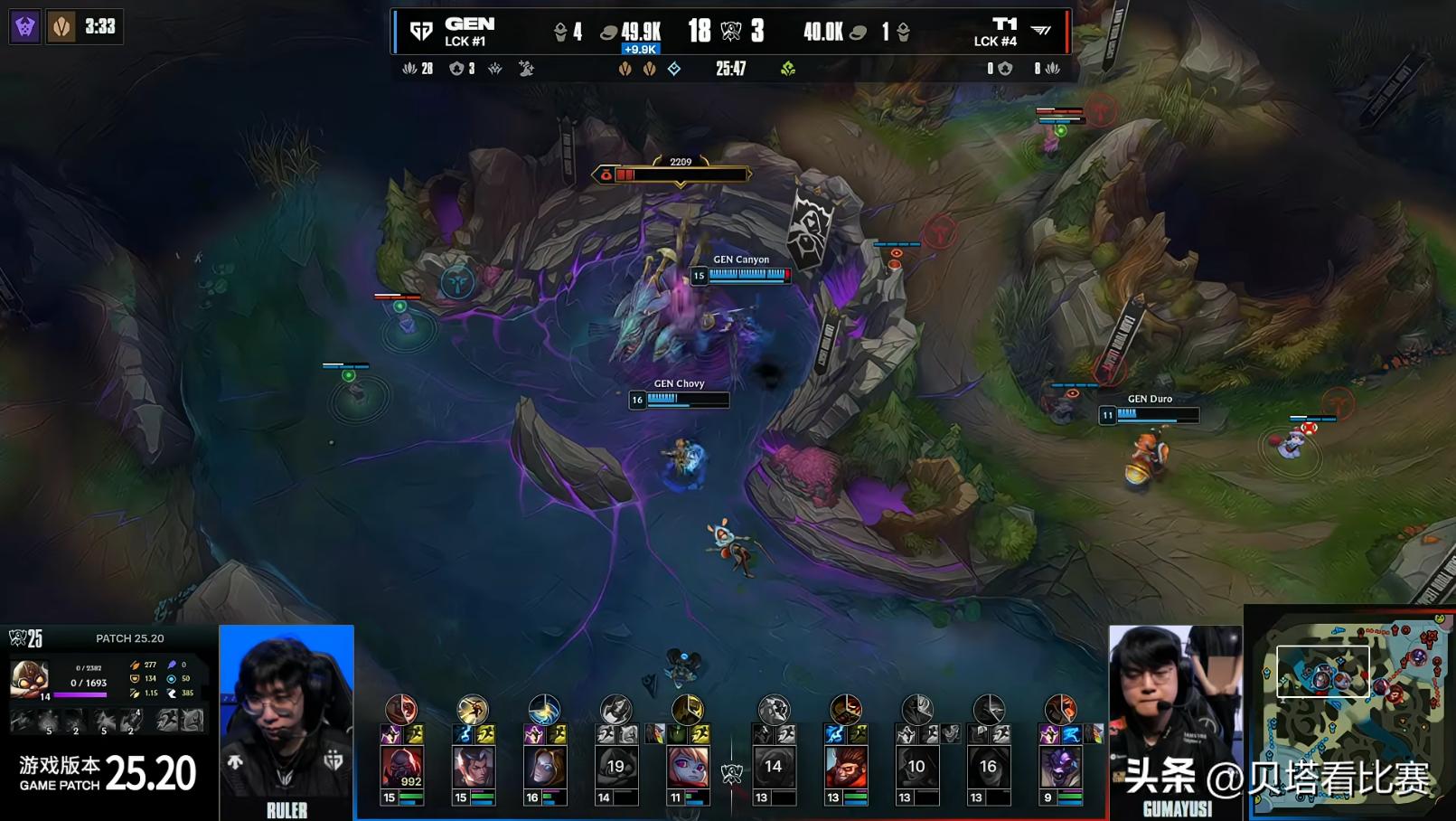Screen dimensions: 1456x821
Task: Click the minimap in the corner
Action: click(1350, 712)
